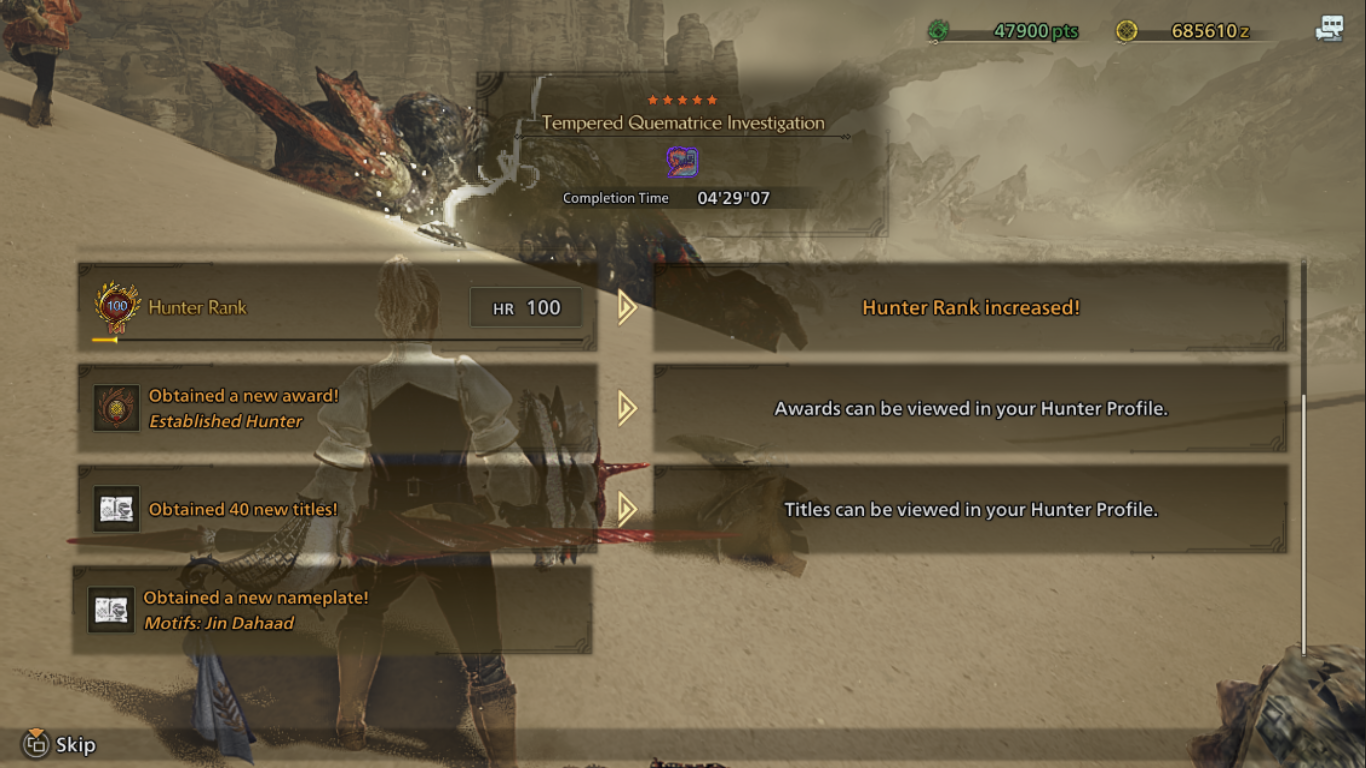The width and height of the screenshot is (1366, 768).
Task: Click the results list scrollbar
Action: click(x=1303, y=520)
